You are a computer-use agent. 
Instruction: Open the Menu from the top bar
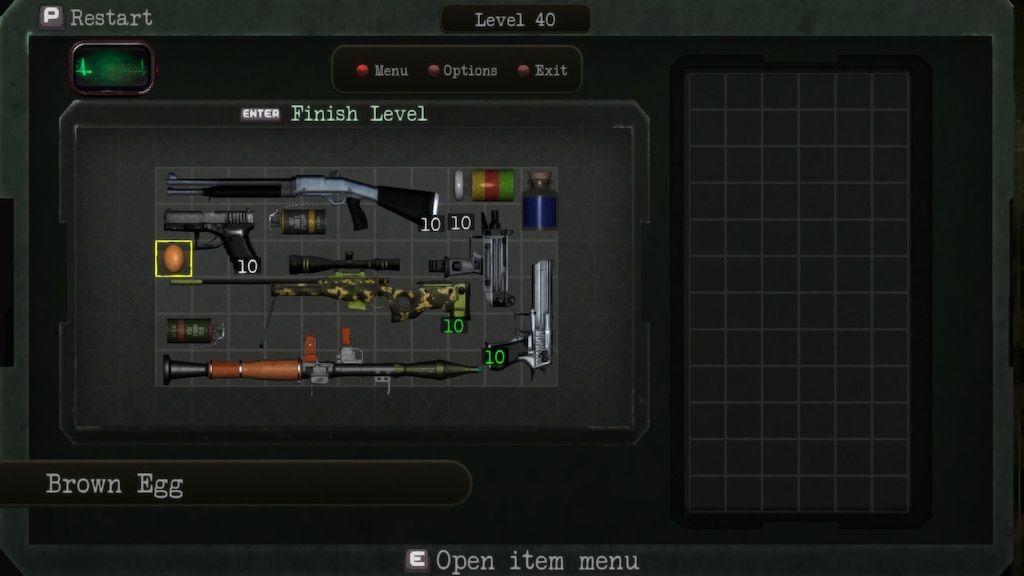click(383, 71)
